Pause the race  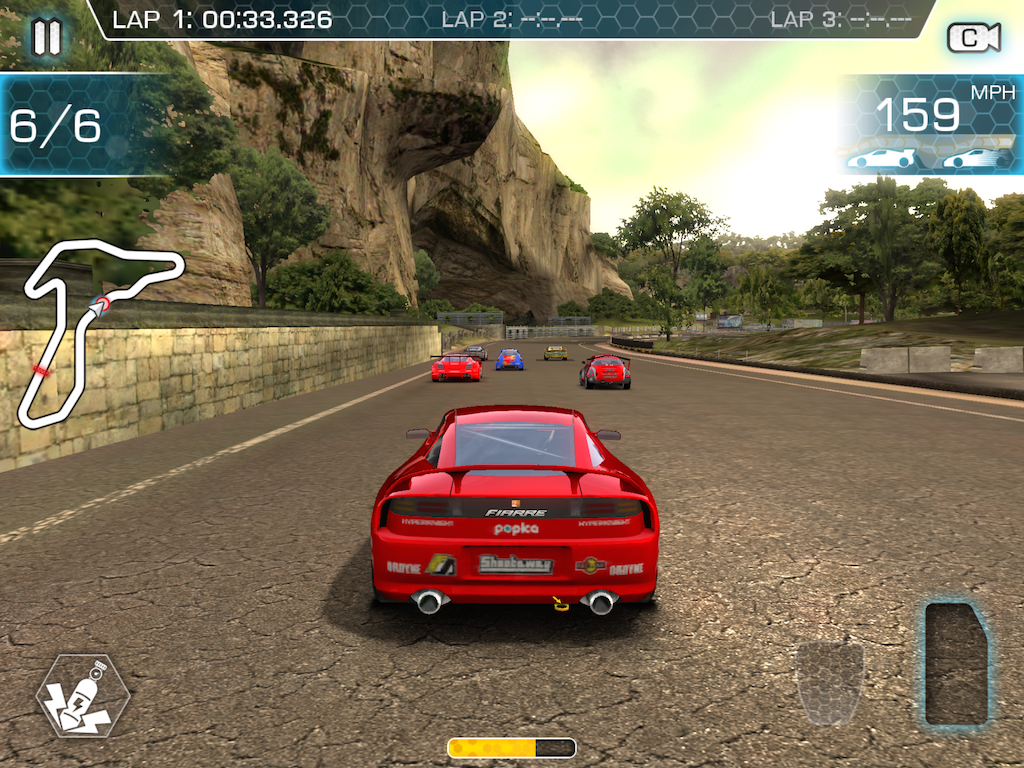[46, 37]
